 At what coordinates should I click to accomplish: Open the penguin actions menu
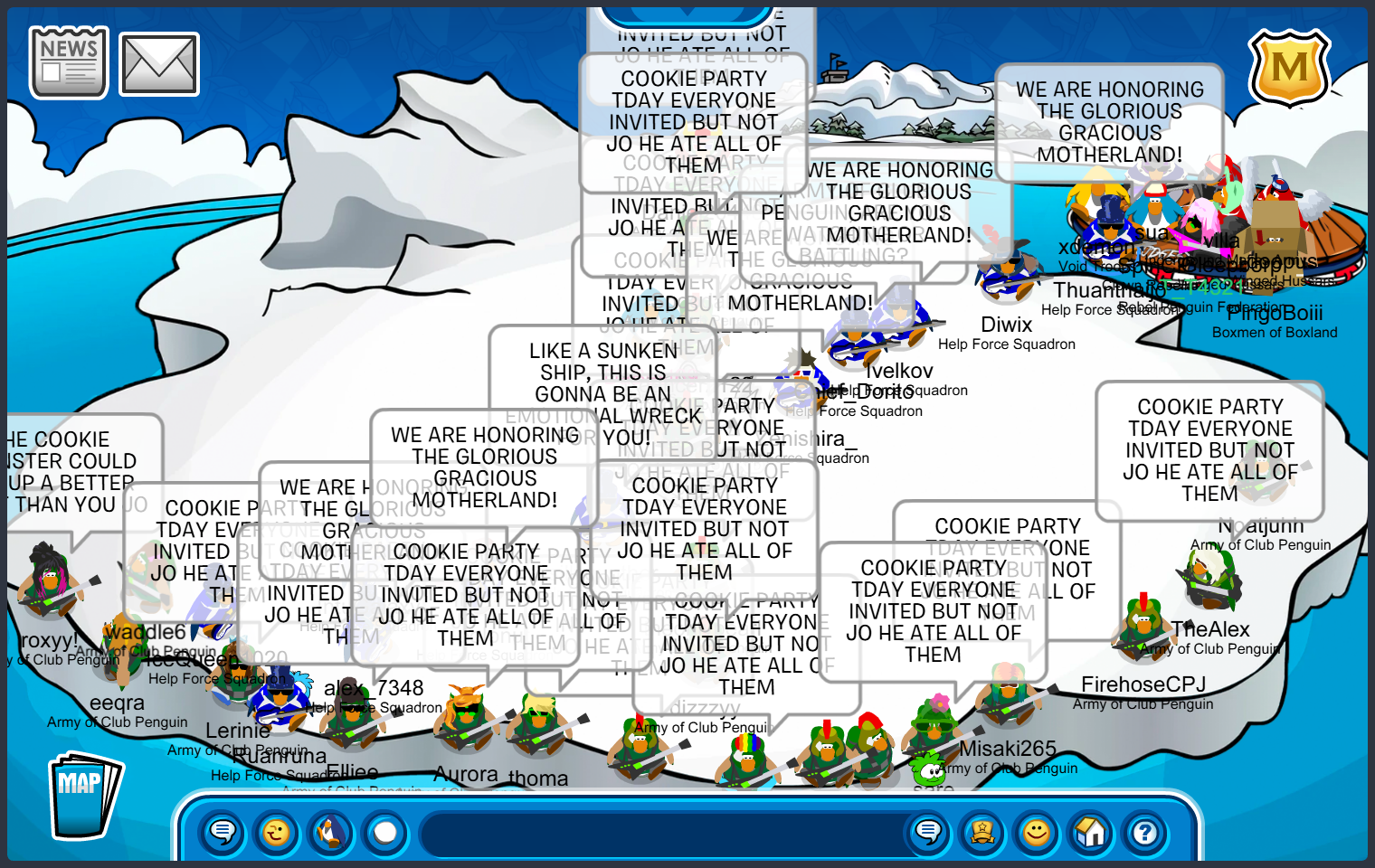[331, 834]
